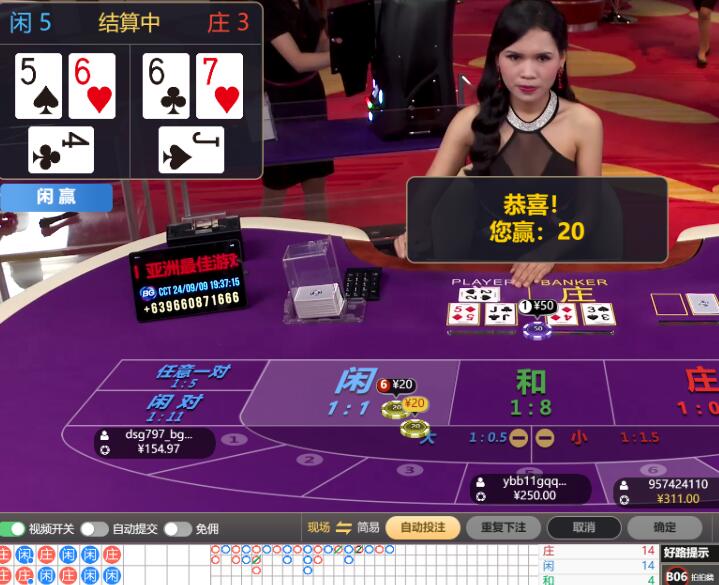Confirm the bet with 确定
The height and width of the screenshot is (585, 719).
(x=664, y=527)
